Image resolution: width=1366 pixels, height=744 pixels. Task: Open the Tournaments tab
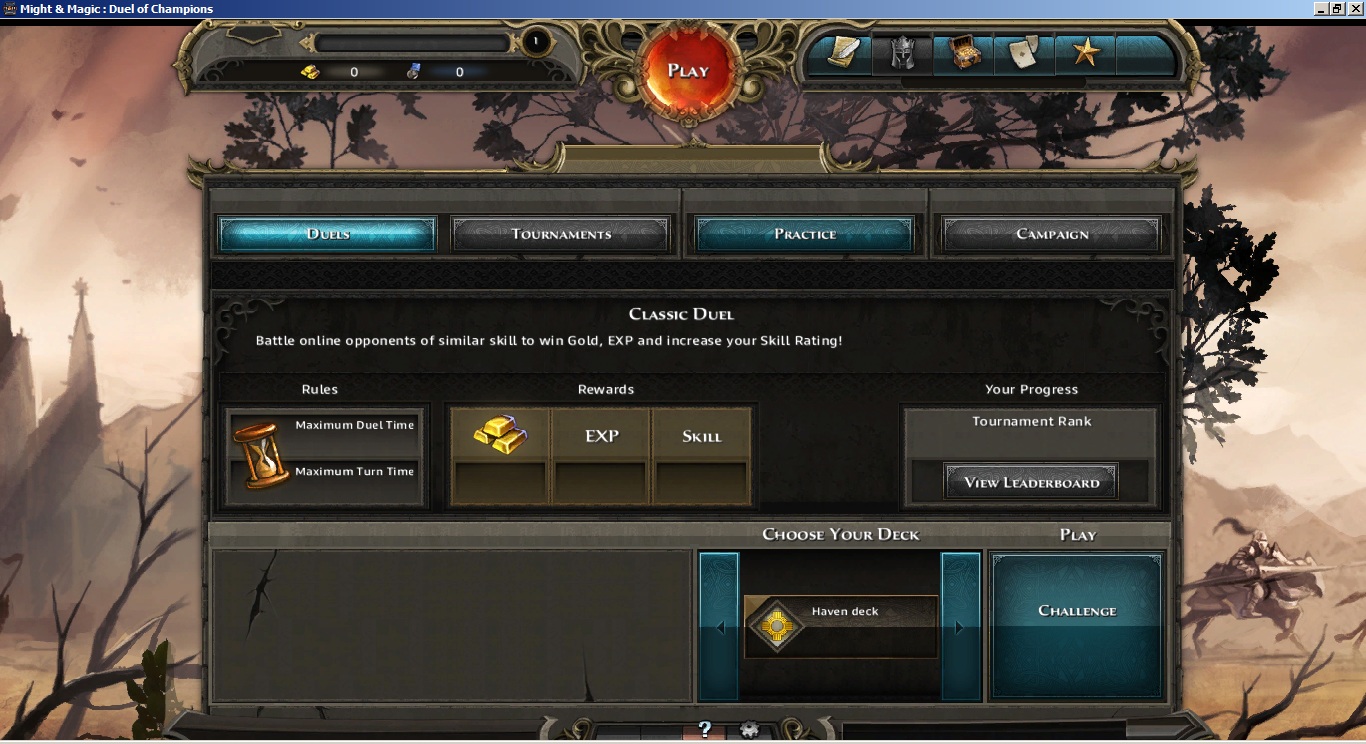(x=561, y=234)
